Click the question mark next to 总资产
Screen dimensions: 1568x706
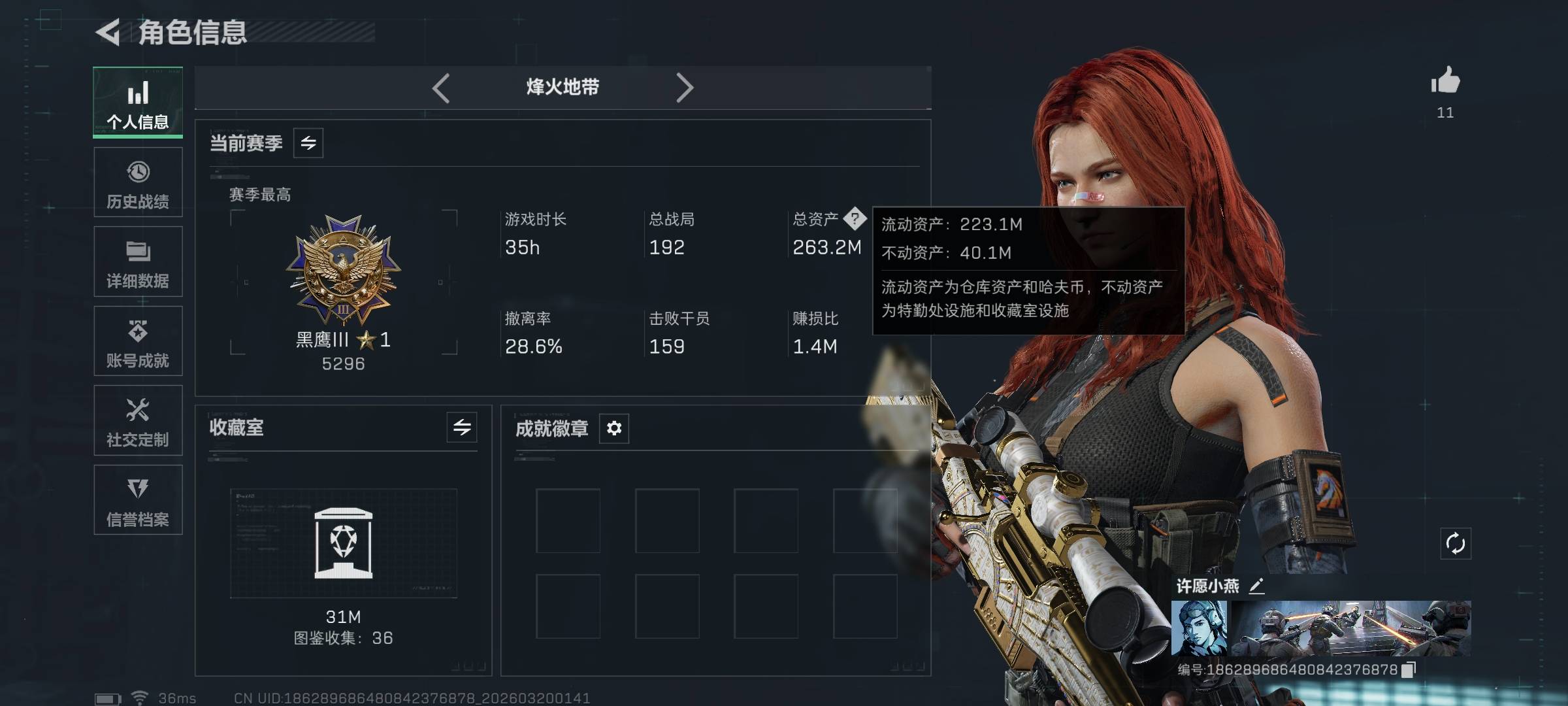pyautogui.click(x=855, y=219)
